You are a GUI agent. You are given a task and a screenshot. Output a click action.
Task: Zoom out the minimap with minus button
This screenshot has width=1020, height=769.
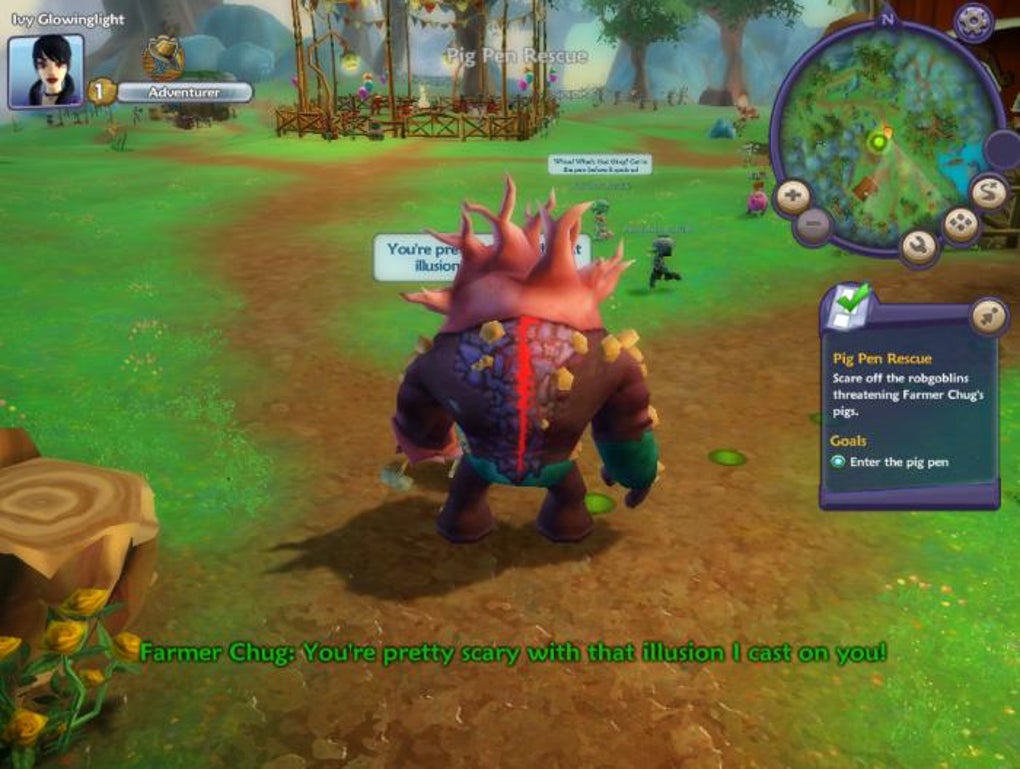pos(815,226)
